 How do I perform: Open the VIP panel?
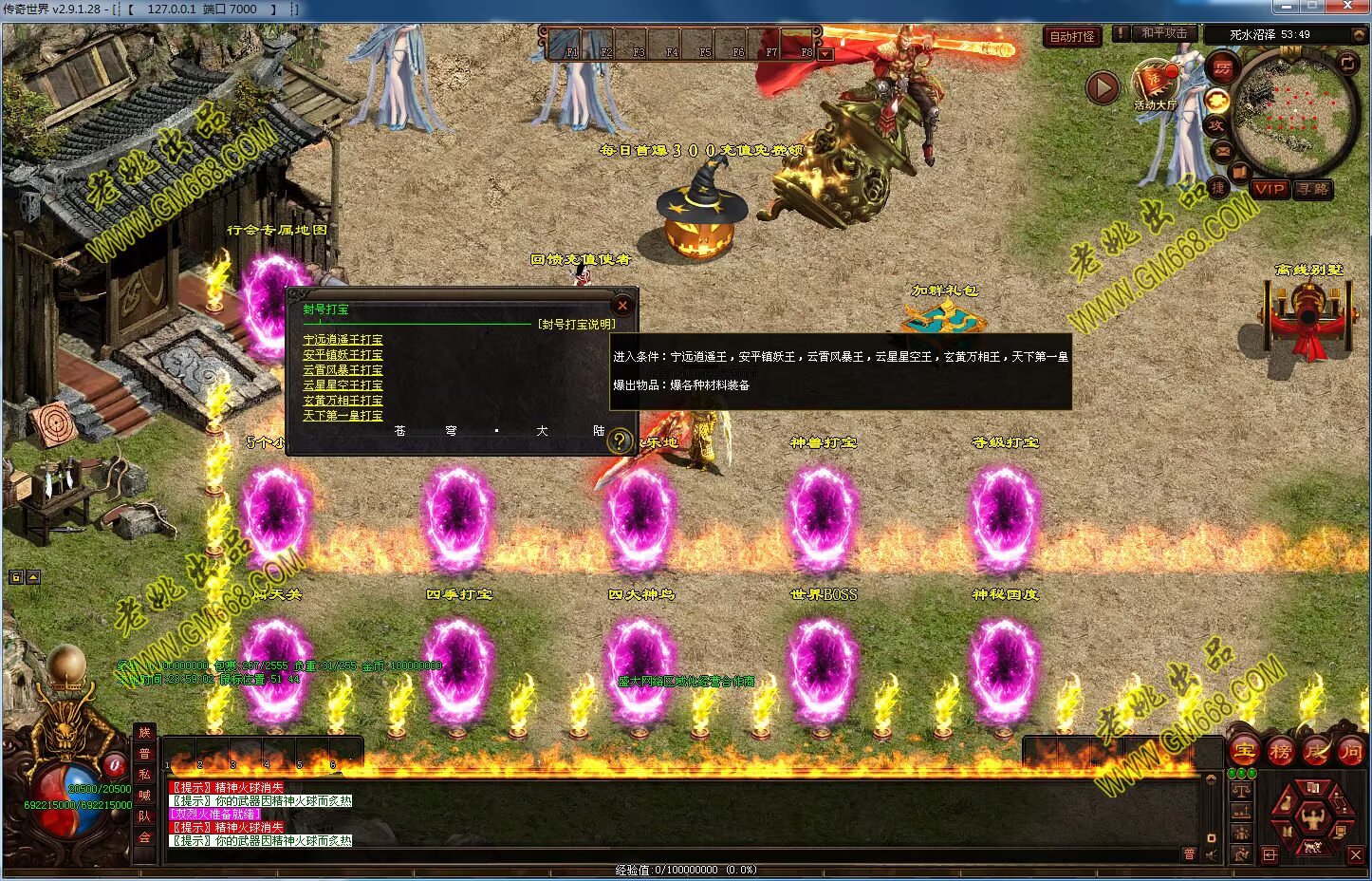pos(1270,189)
